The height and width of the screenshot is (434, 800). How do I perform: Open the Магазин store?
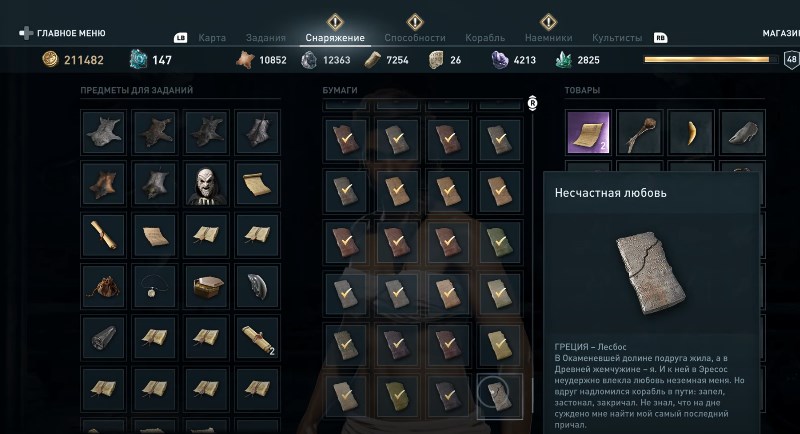click(780, 33)
